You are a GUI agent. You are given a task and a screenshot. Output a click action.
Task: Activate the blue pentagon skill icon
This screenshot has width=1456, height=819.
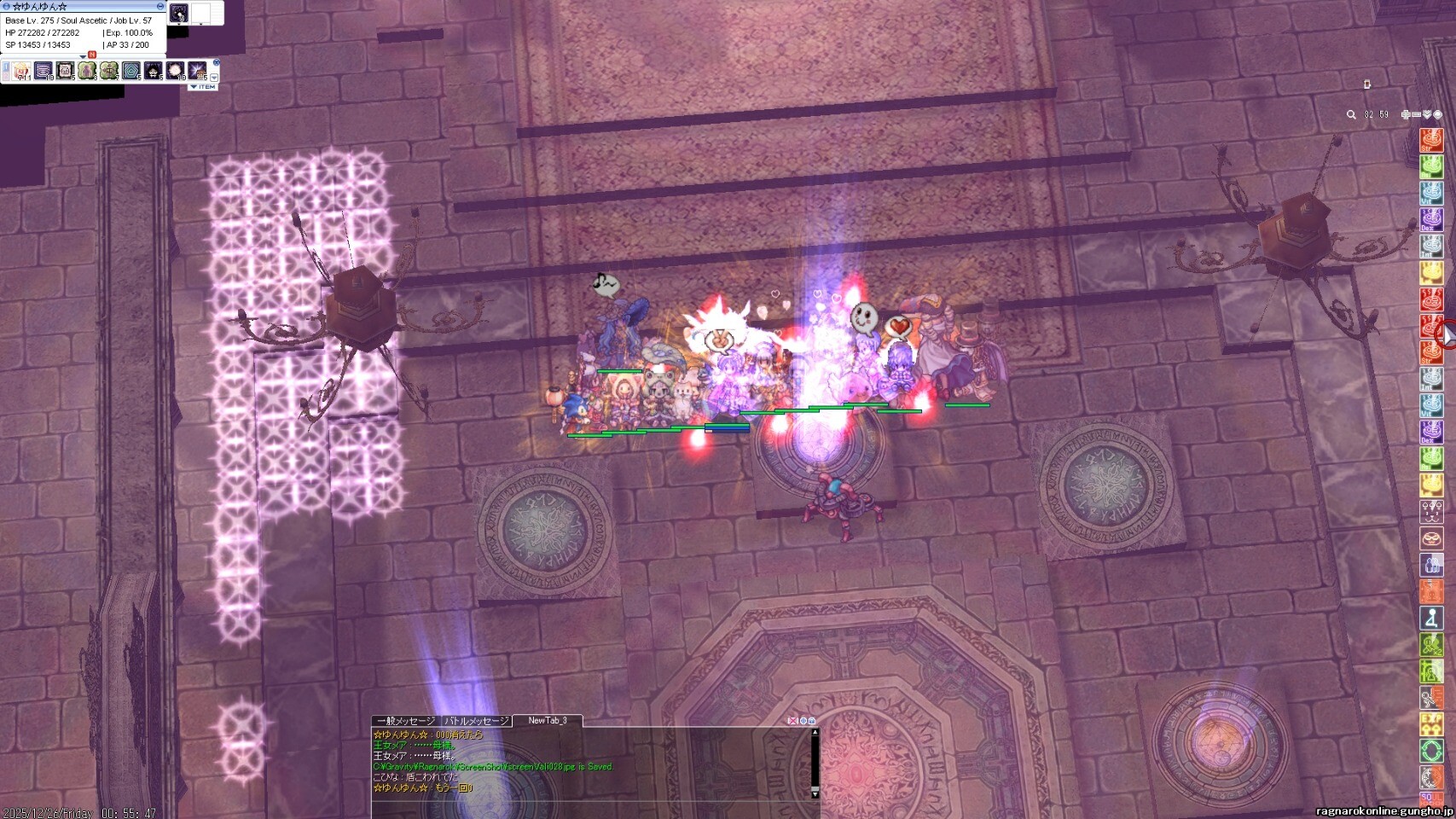[x=131, y=71]
